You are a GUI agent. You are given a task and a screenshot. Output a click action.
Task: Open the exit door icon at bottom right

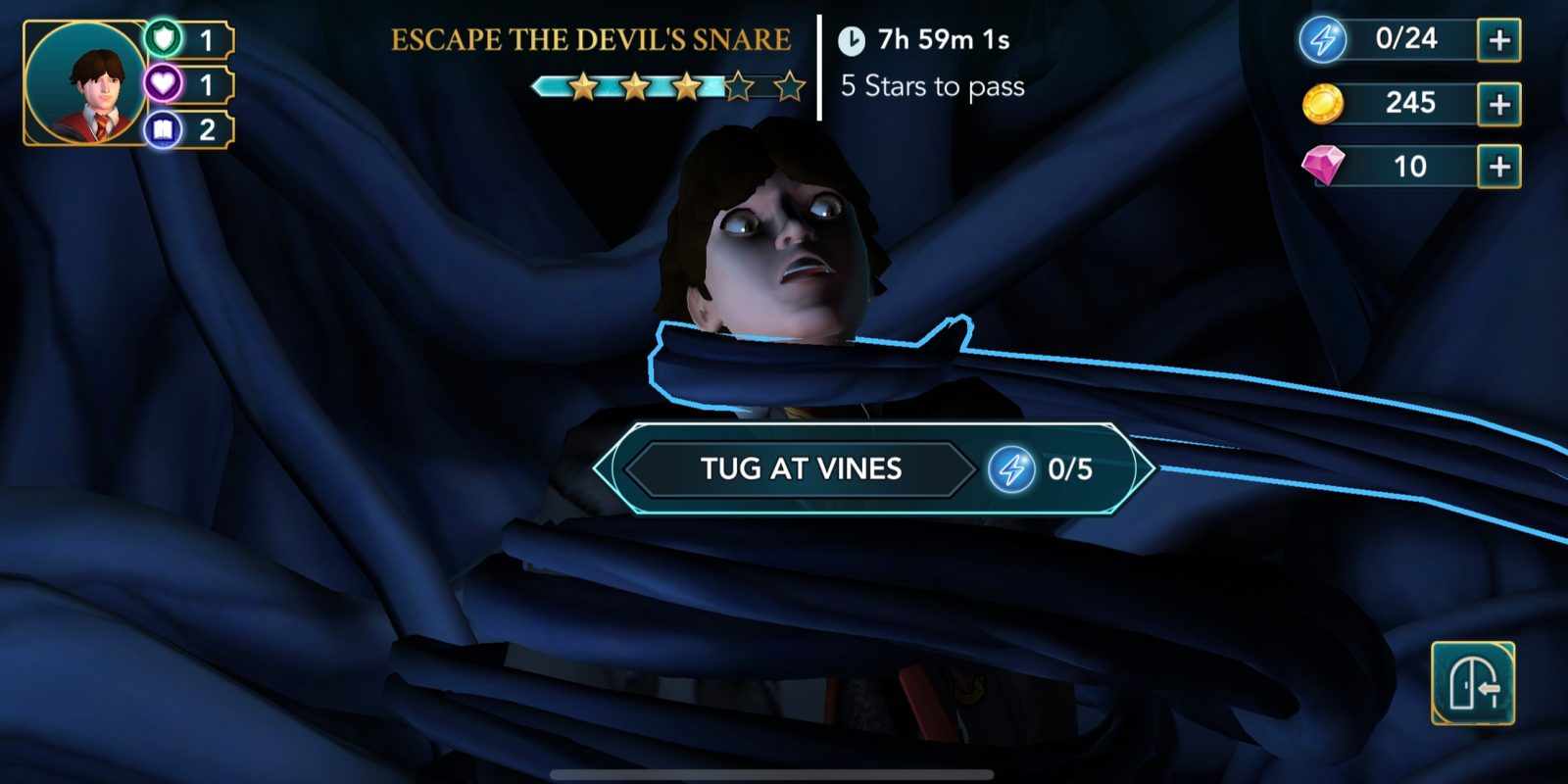pos(1472,684)
